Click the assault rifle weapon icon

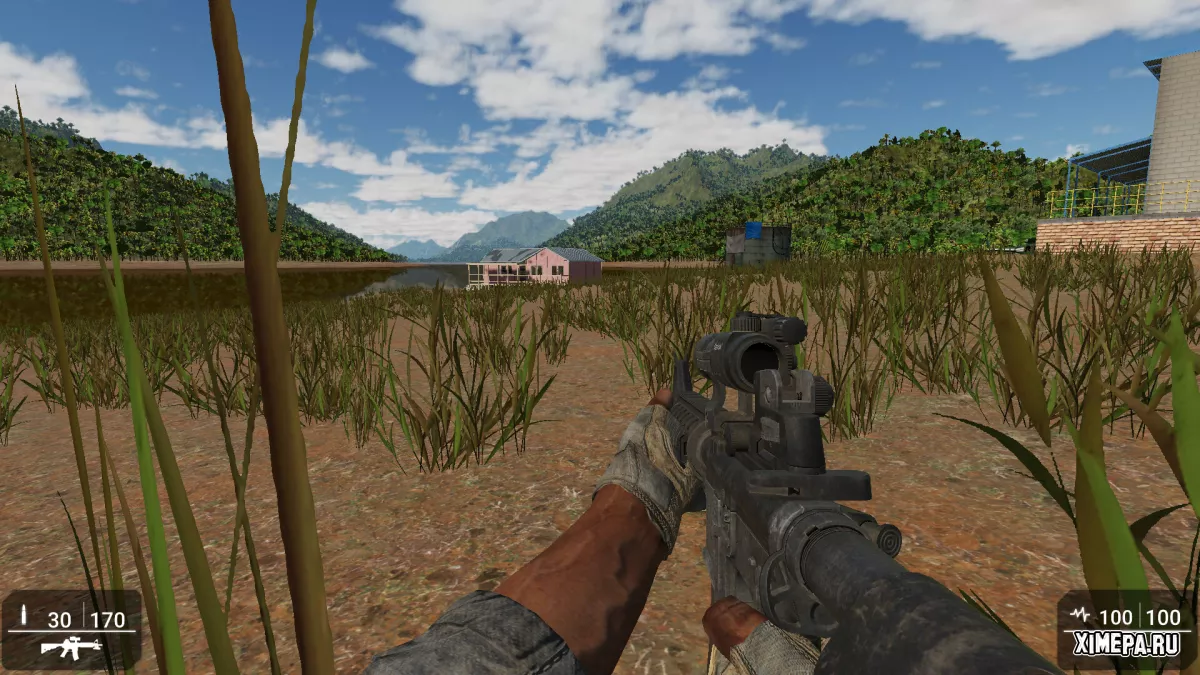(x=71, y=648)
